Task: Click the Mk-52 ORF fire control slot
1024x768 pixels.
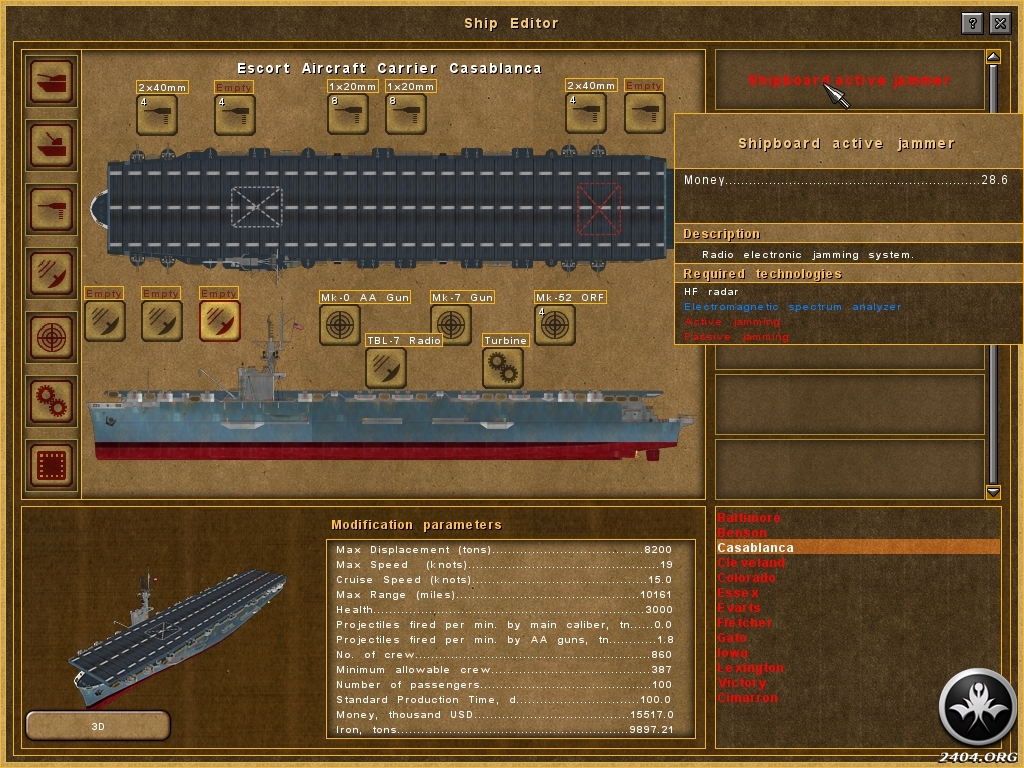Action: pyautogui.click(x=554, y=325)
